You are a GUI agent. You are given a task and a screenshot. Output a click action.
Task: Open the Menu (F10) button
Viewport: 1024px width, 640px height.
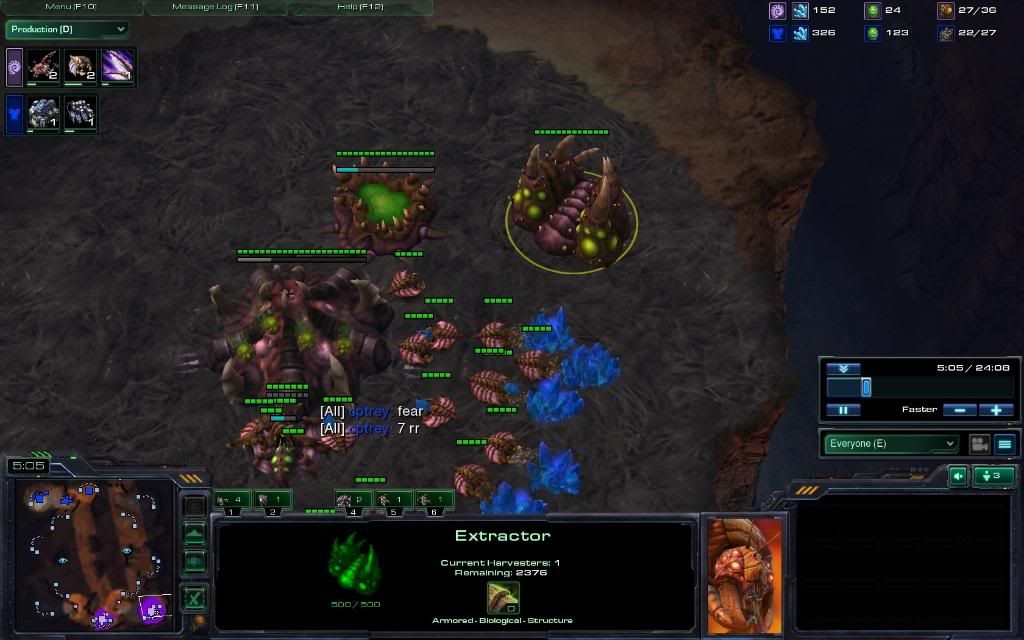pos(72,7)
